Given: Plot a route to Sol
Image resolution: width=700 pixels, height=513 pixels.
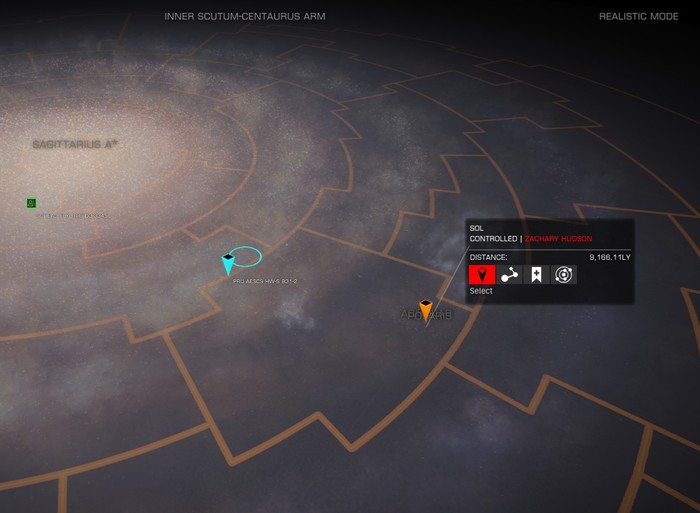Looking at the screenshot, I should pyautogui.click(x=509, y=274).
